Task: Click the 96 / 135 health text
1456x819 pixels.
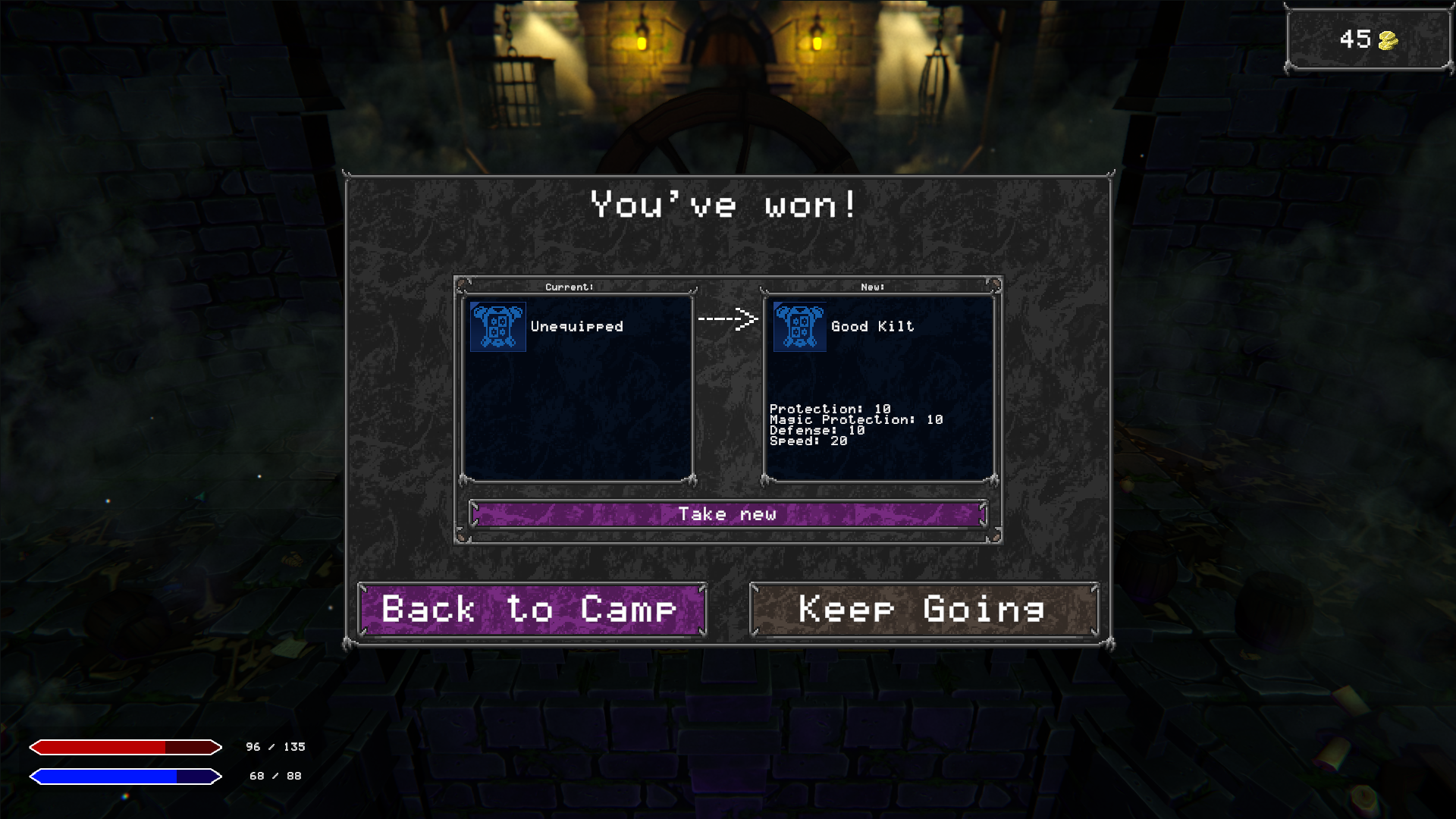Action: pyautogui.click(x=275, y=746)
